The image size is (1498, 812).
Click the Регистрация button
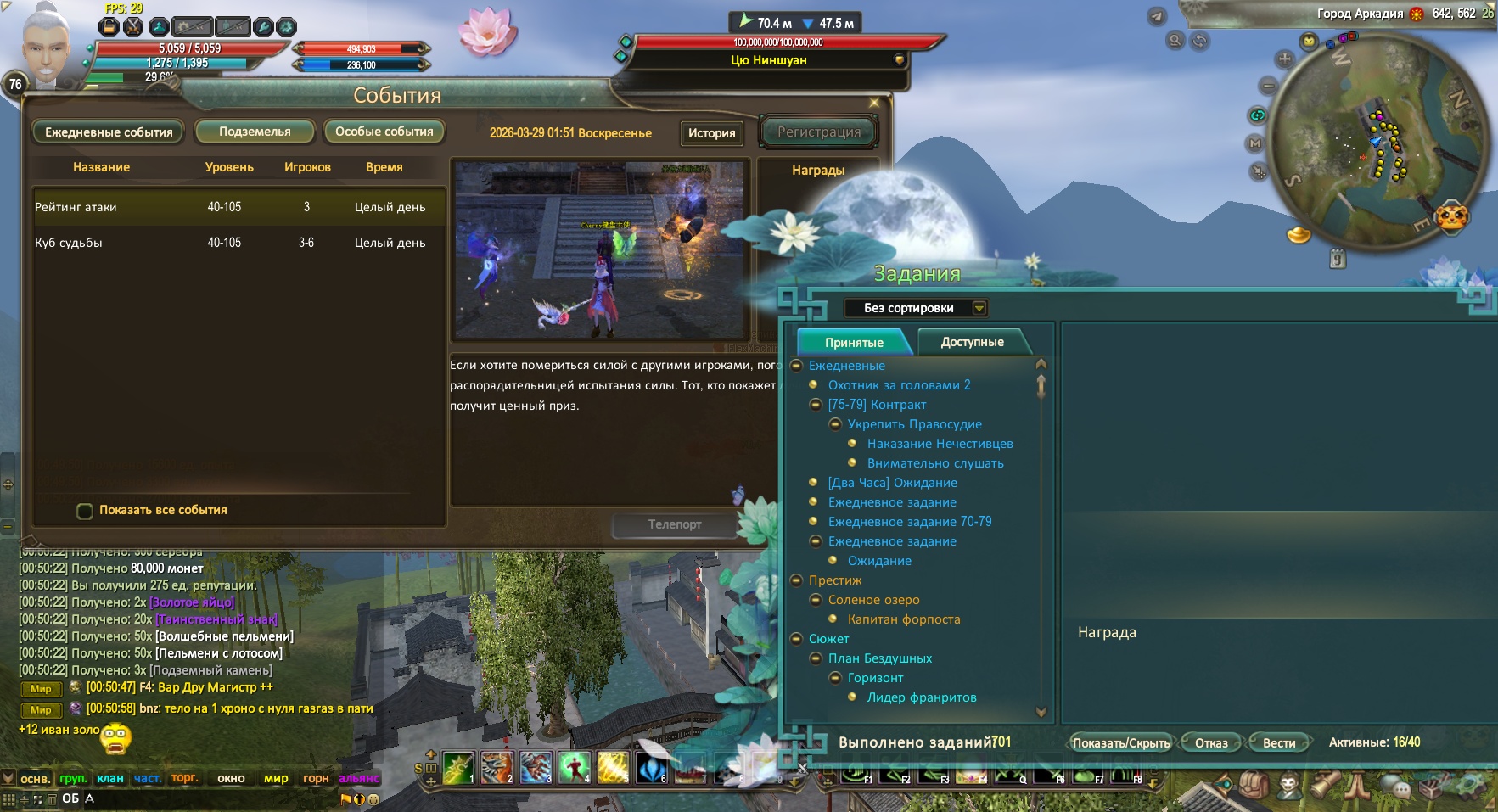coord(818,132)
